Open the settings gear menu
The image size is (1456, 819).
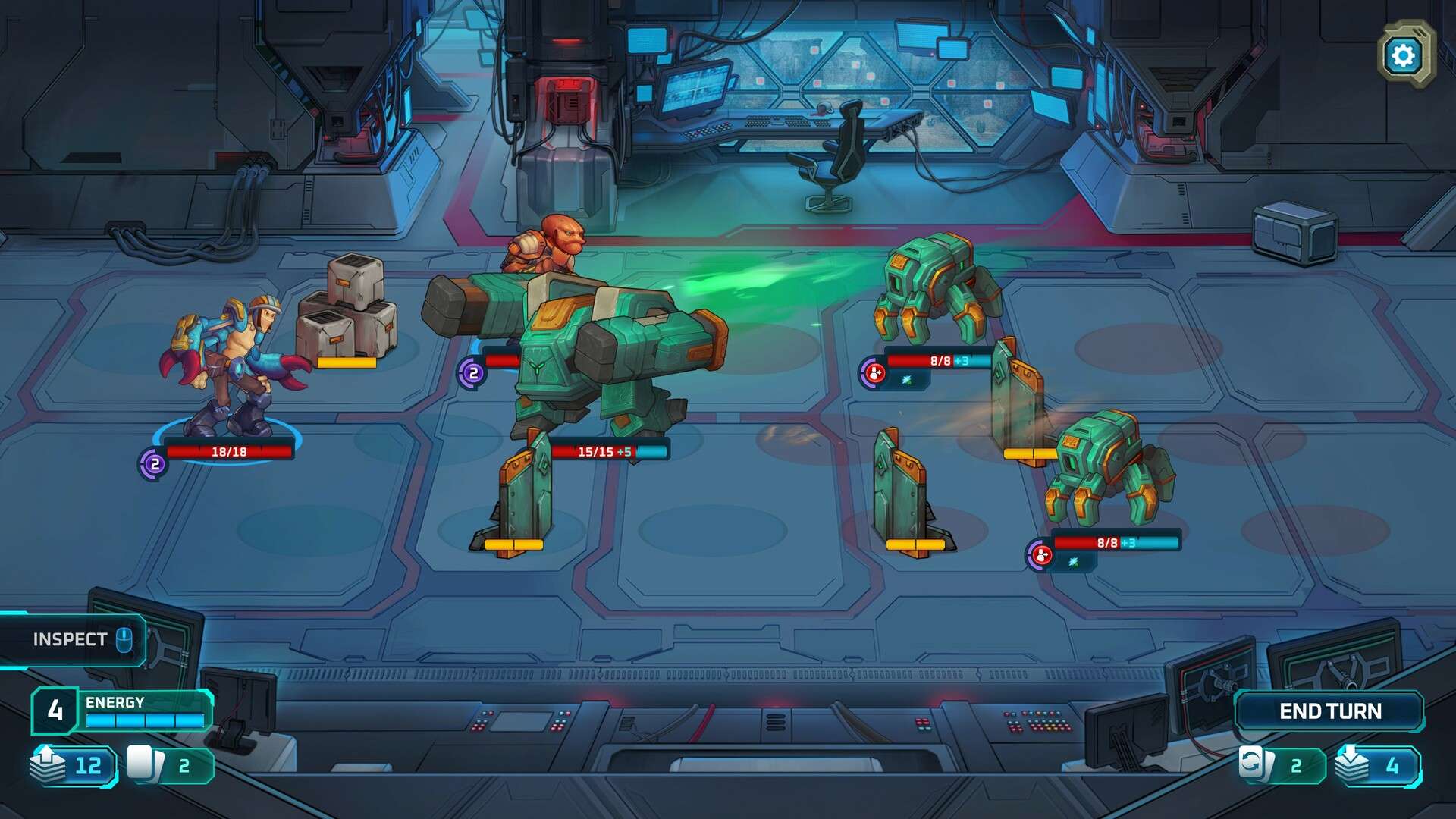(1404, 55)
